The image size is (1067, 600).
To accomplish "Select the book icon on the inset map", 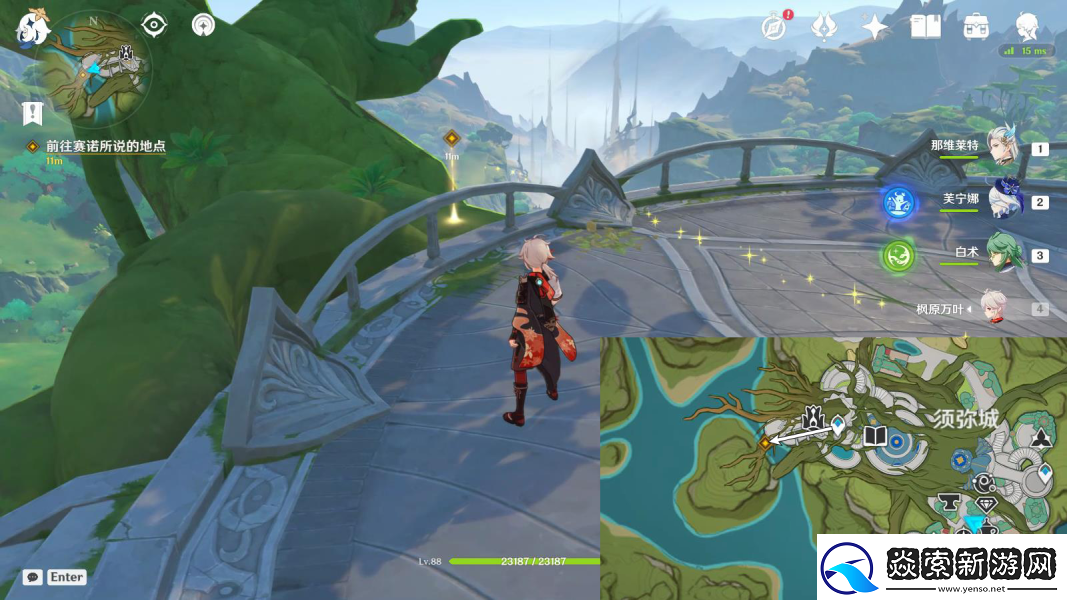I will point(875,436).
